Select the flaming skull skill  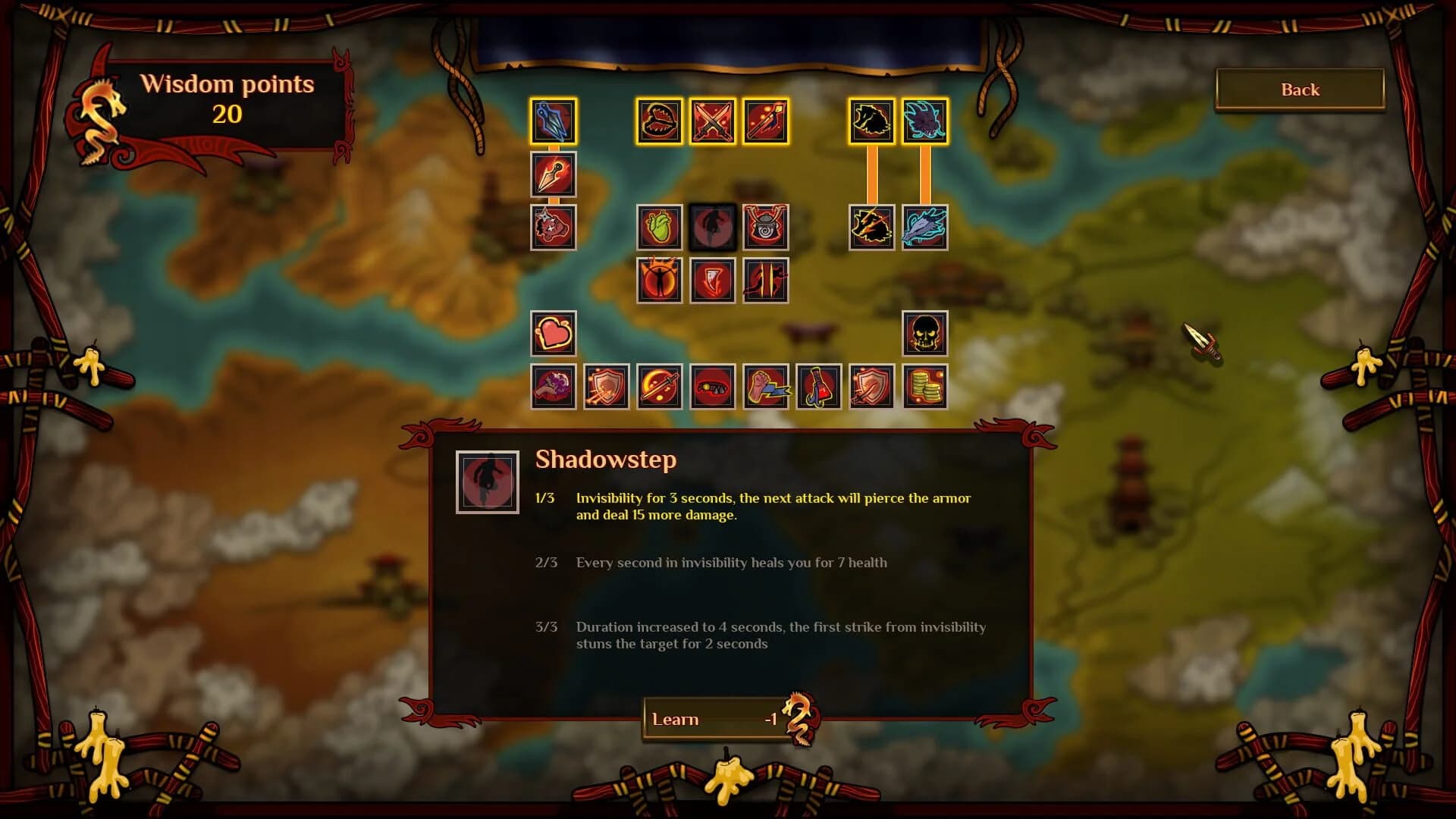[924, 334]
